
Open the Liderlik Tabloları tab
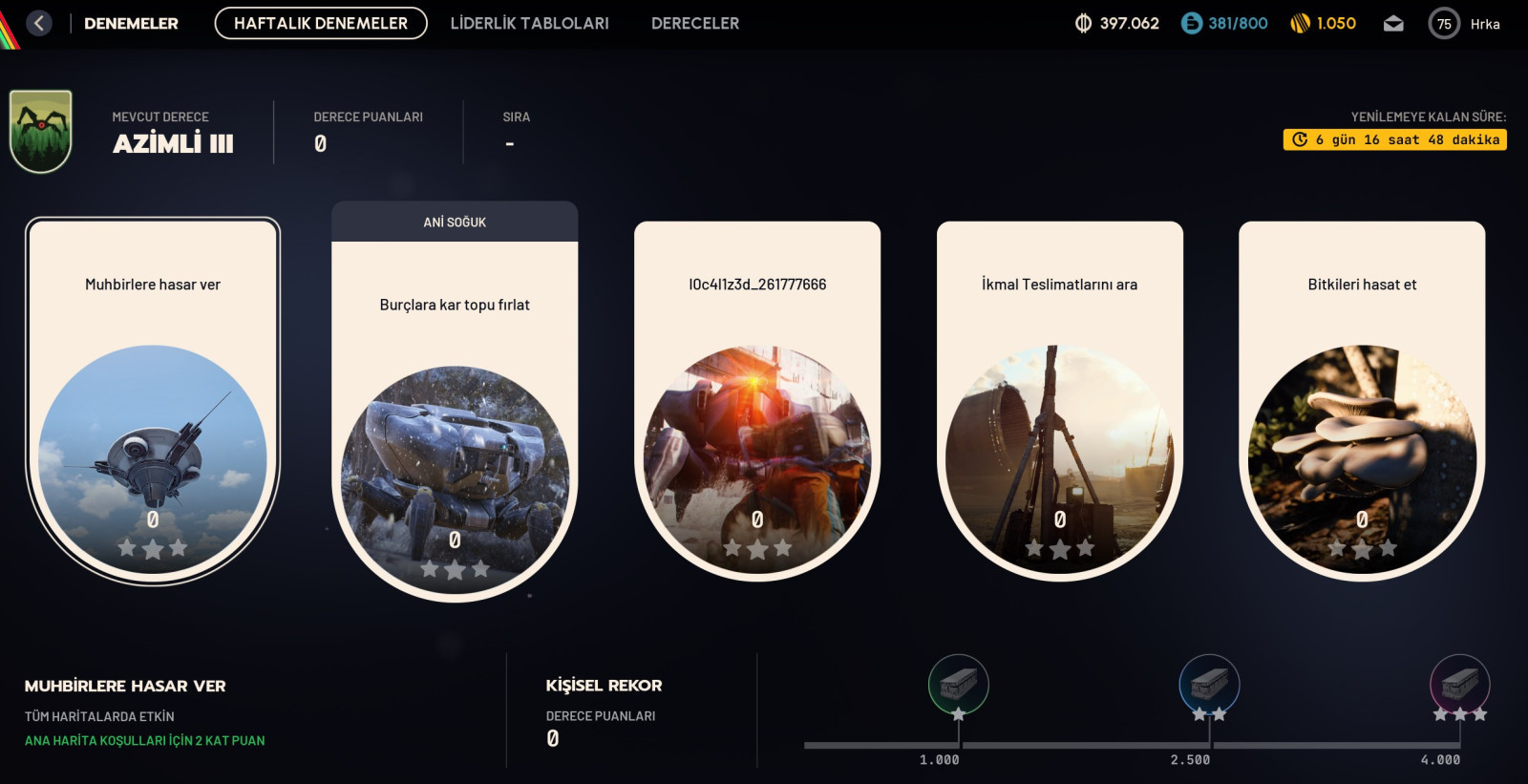click(529, 23)
